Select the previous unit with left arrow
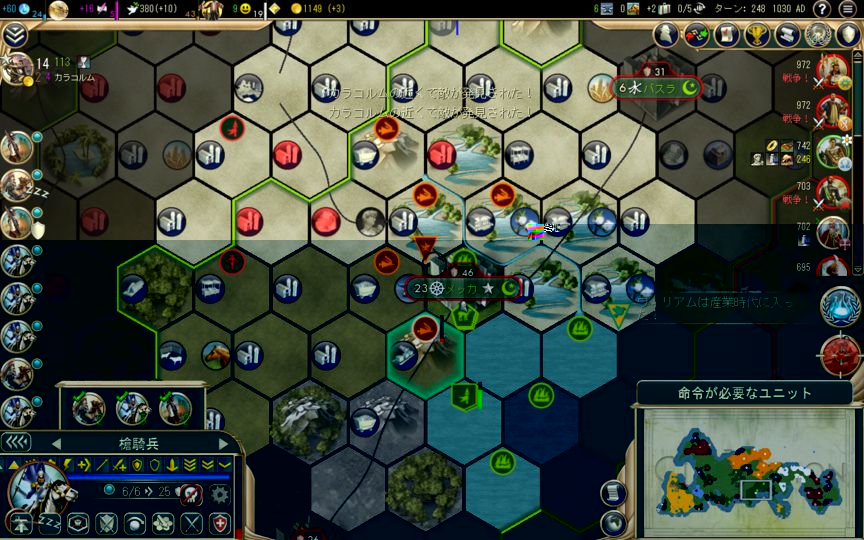864x540 pixels. [x=56, y=443]
